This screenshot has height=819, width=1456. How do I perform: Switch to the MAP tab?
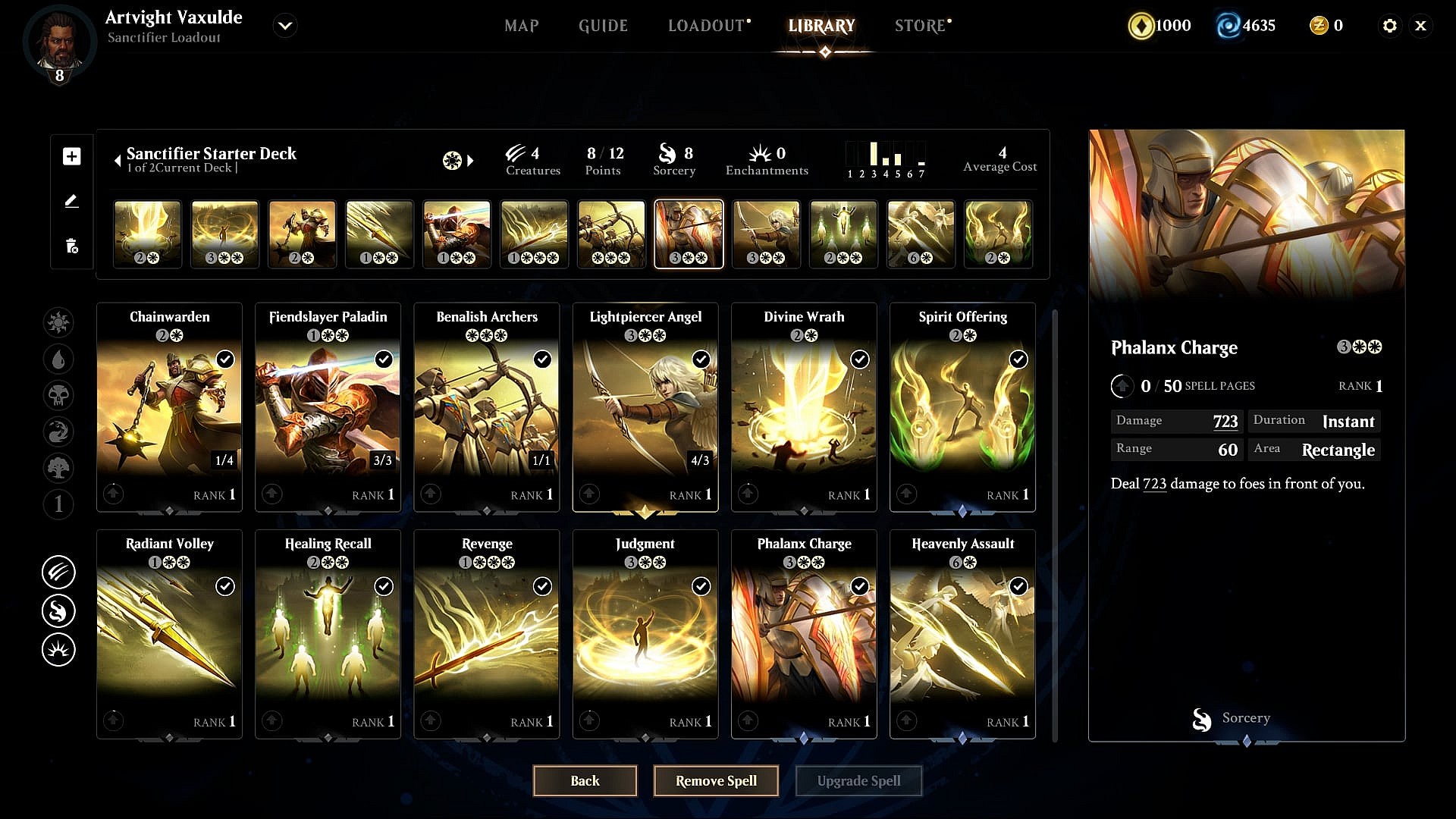(x=521, y=26)
